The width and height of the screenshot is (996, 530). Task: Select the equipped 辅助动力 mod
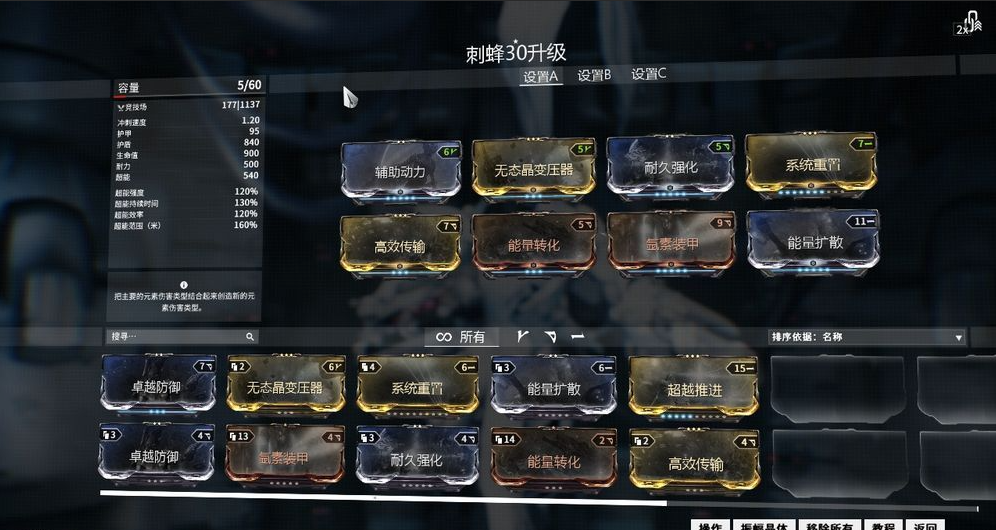coord(401,170)
